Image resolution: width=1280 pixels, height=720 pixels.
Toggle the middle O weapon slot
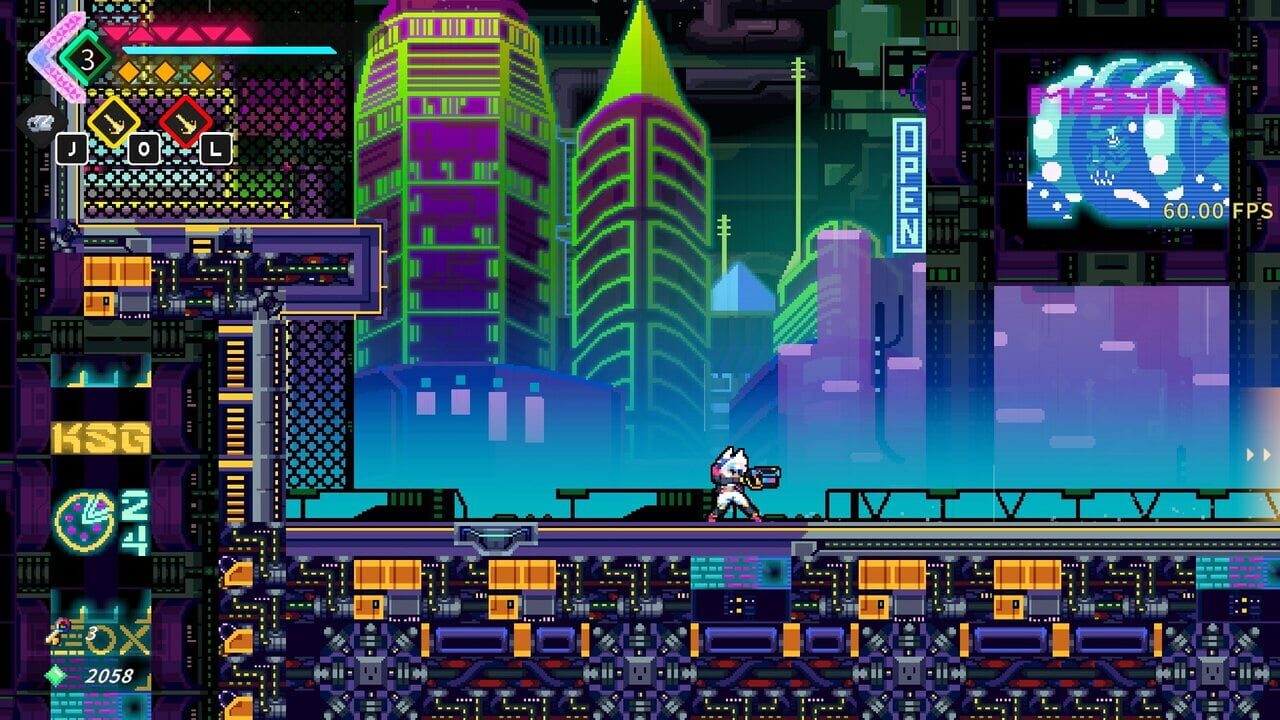pyautogui.click(x=143, y=149)
